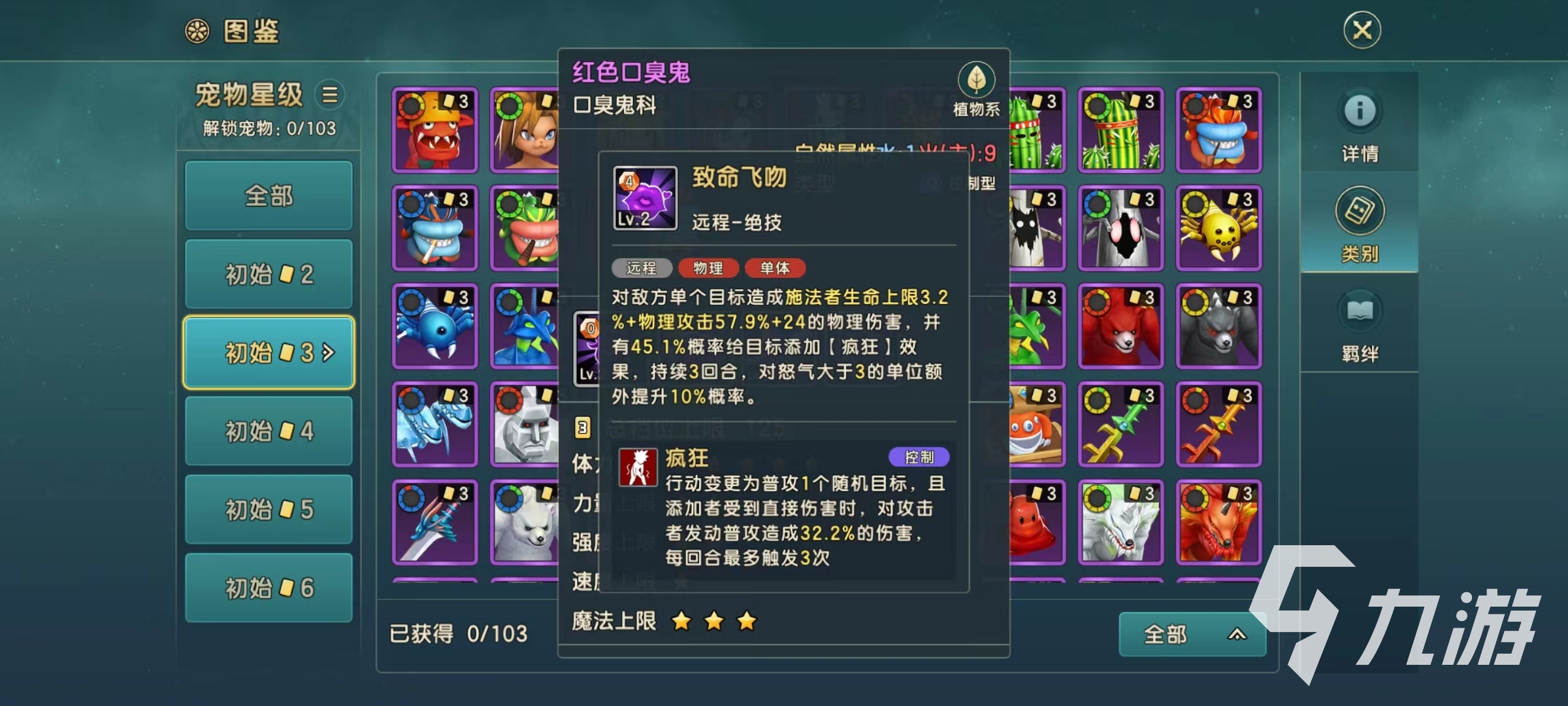This screenshot has width=1568, height=706.
Task: Select the 全部 star filter
Action: point(269,195)
